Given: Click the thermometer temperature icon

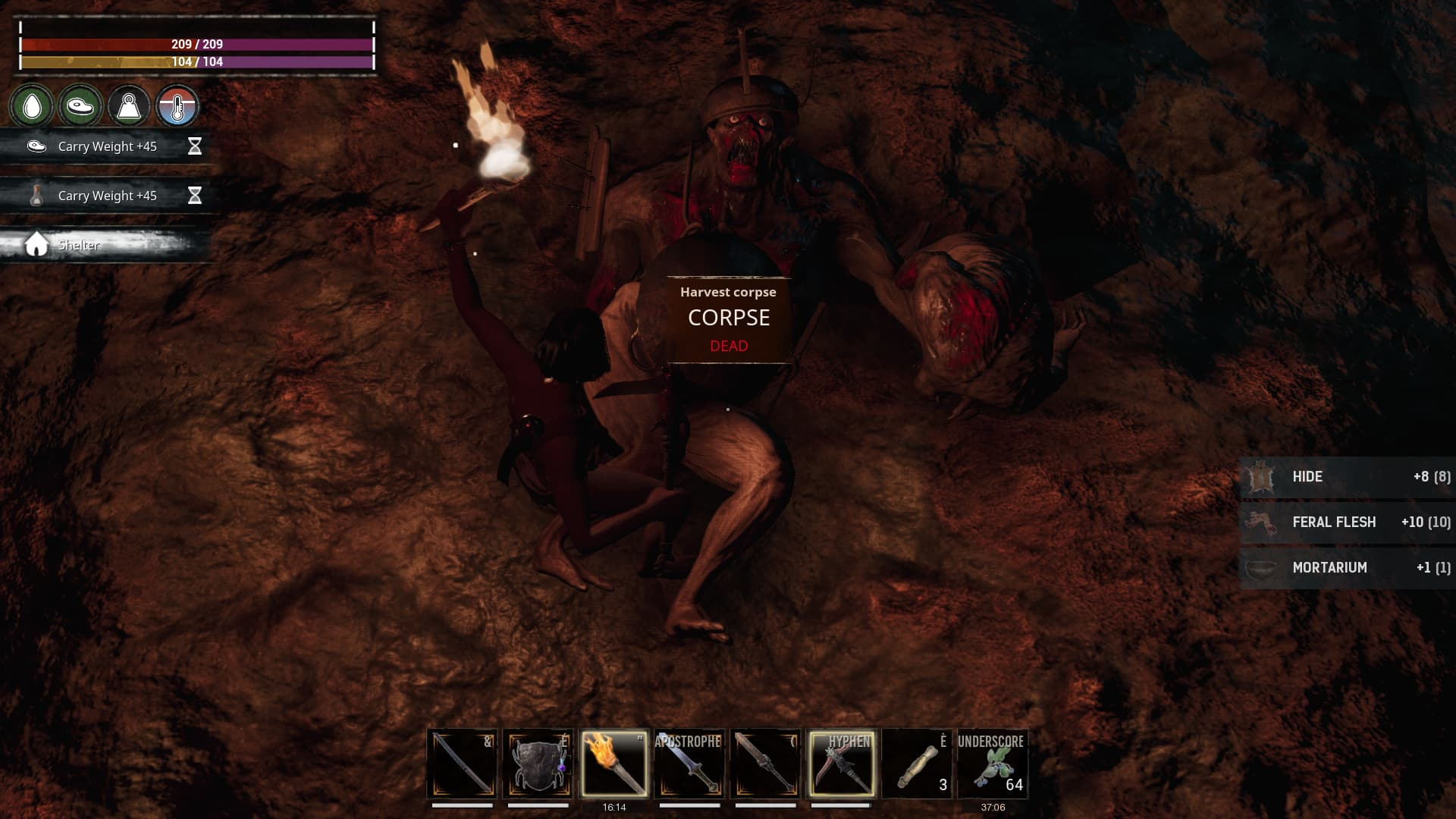Looking at the screenshot, I should tap(177, 106).
